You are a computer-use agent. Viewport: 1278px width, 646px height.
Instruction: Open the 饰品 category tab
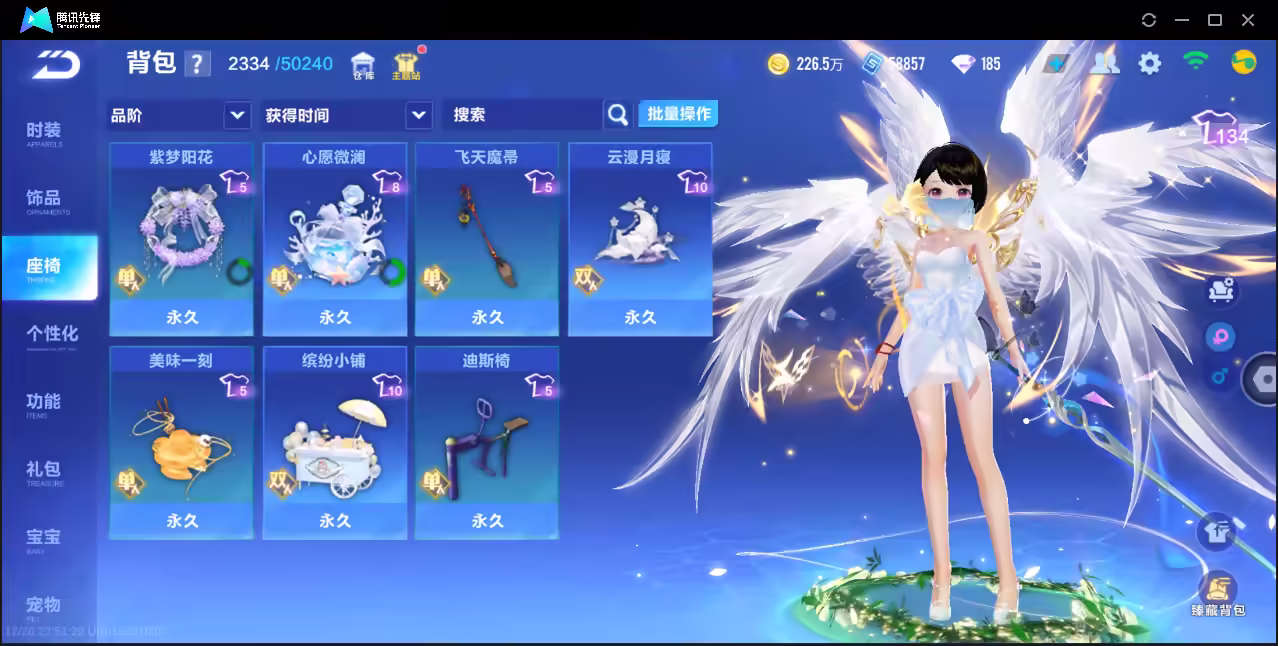[44, 201]
